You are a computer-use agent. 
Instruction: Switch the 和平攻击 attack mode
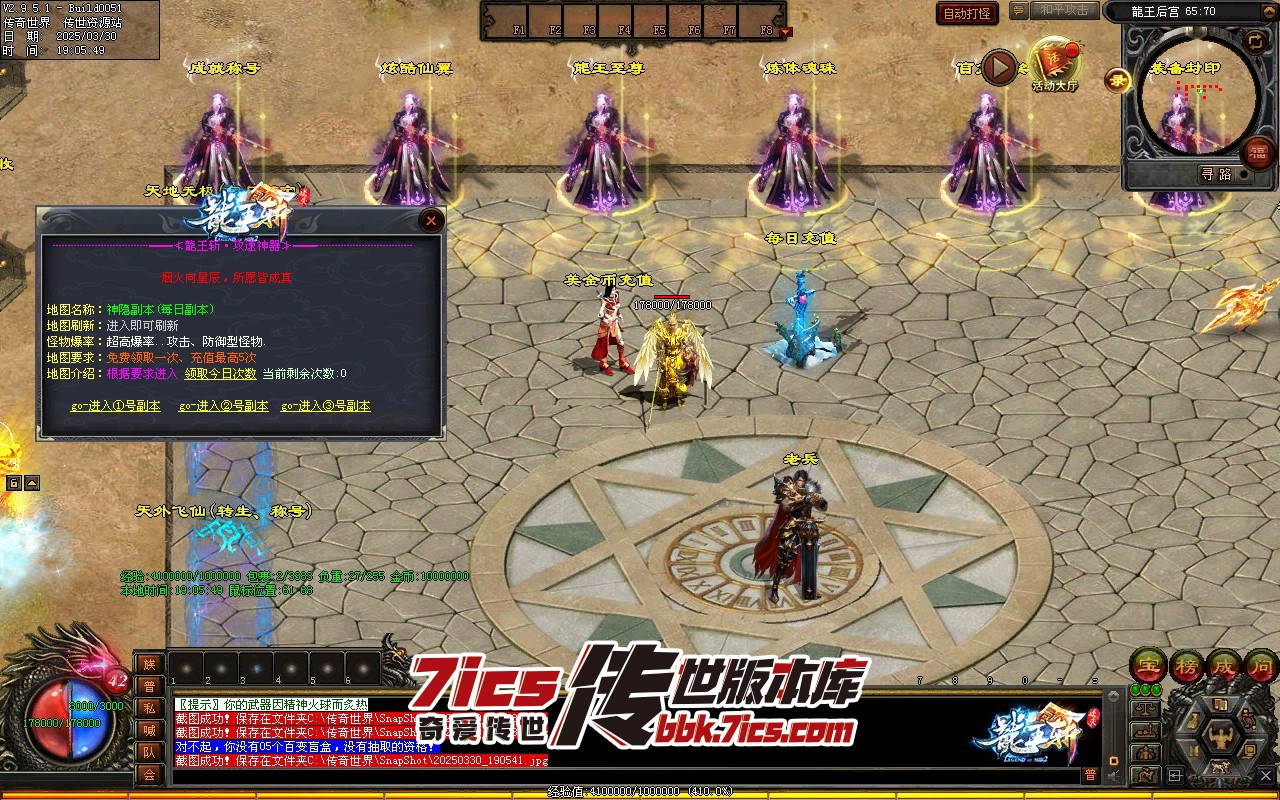1062,10
